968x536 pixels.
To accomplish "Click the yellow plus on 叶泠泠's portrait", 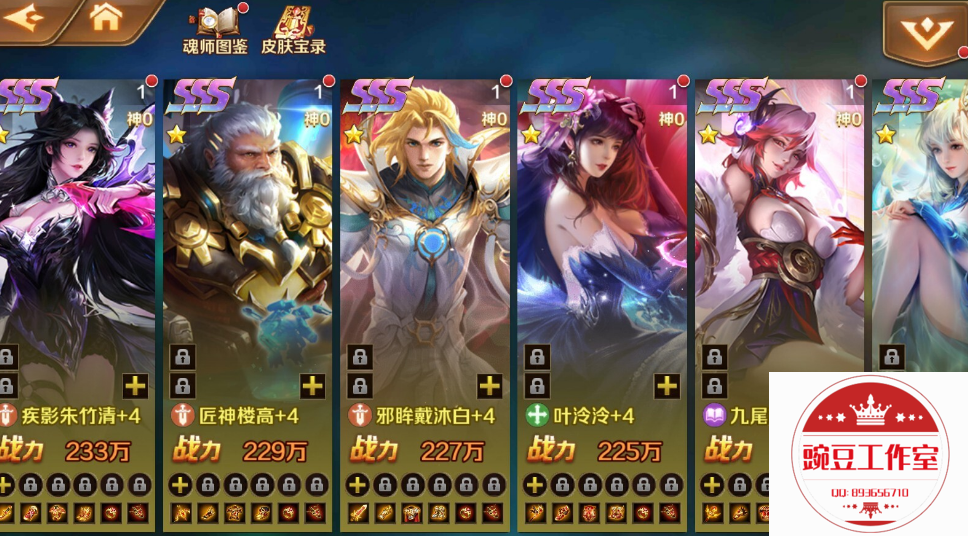I will (x=666, y=386).
